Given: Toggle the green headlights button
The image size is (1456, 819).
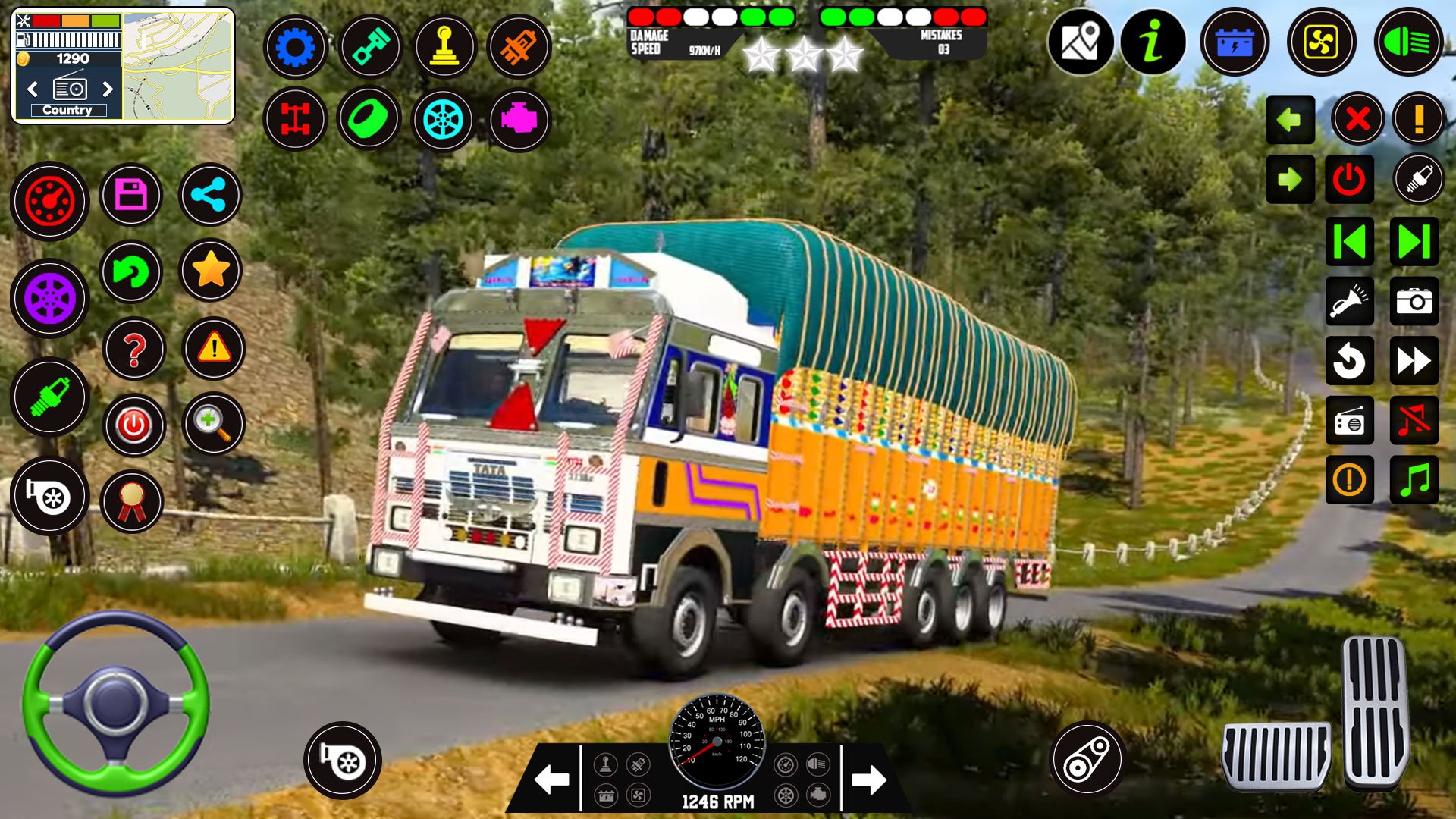Looking at the screenshot, I should (x=1407, y=42).
